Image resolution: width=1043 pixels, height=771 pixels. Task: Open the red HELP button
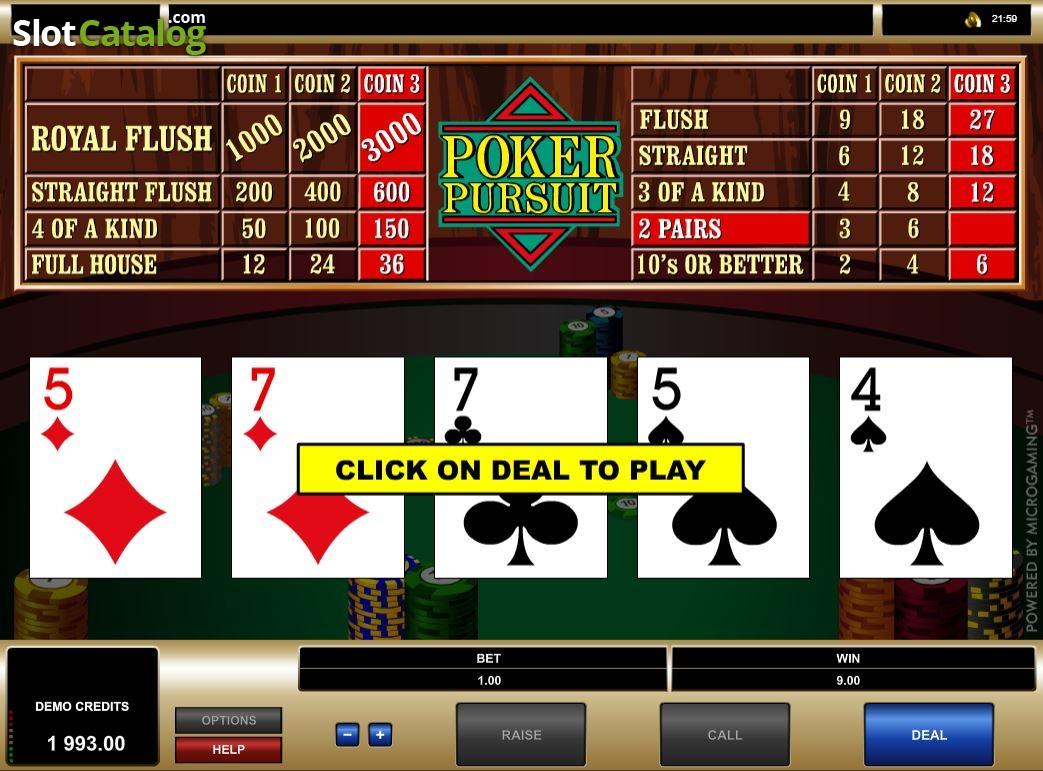tap(228, 749)
